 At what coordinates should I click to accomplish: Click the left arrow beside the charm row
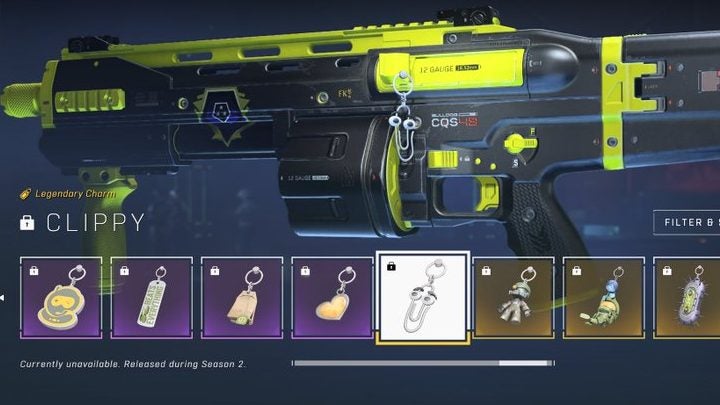[4, 297]
